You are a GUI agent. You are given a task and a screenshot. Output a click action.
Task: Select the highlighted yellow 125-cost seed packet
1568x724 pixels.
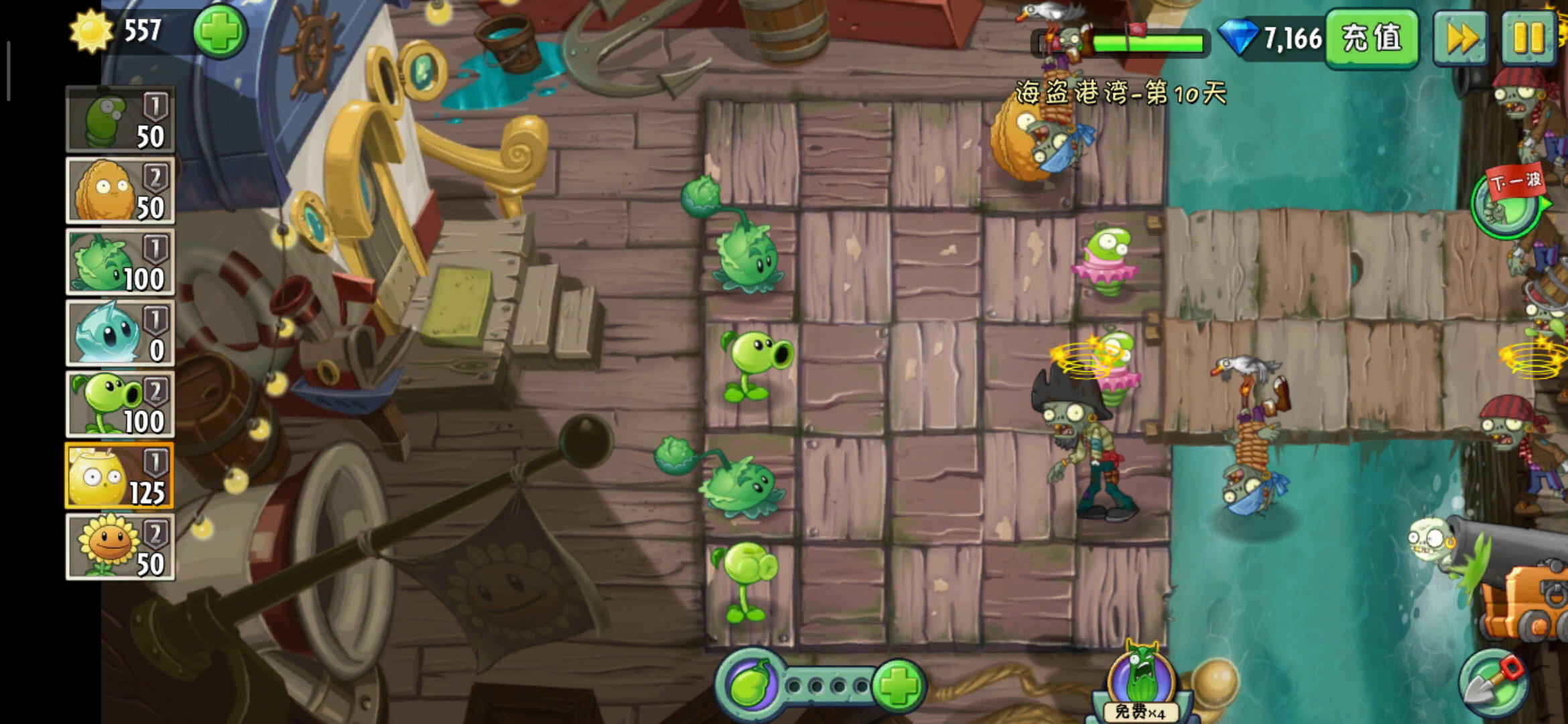pyautogui.click(x=120, y=477)
